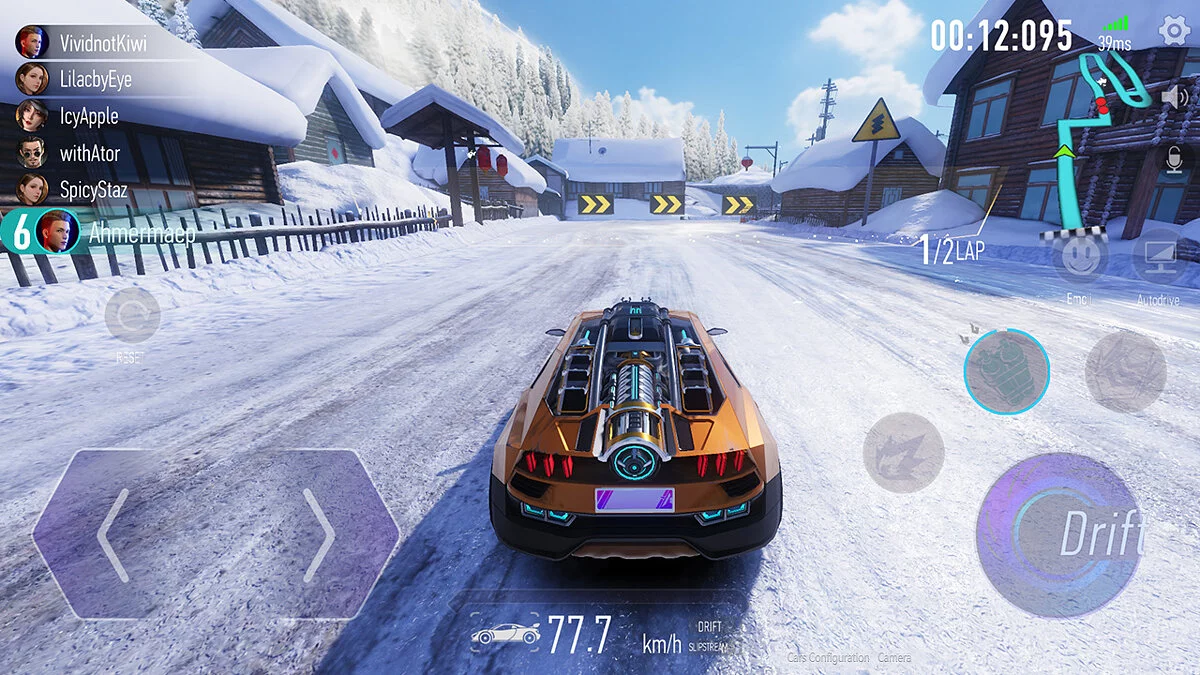
Task: Enable the Autodrive button
Action: point(1158,258)
